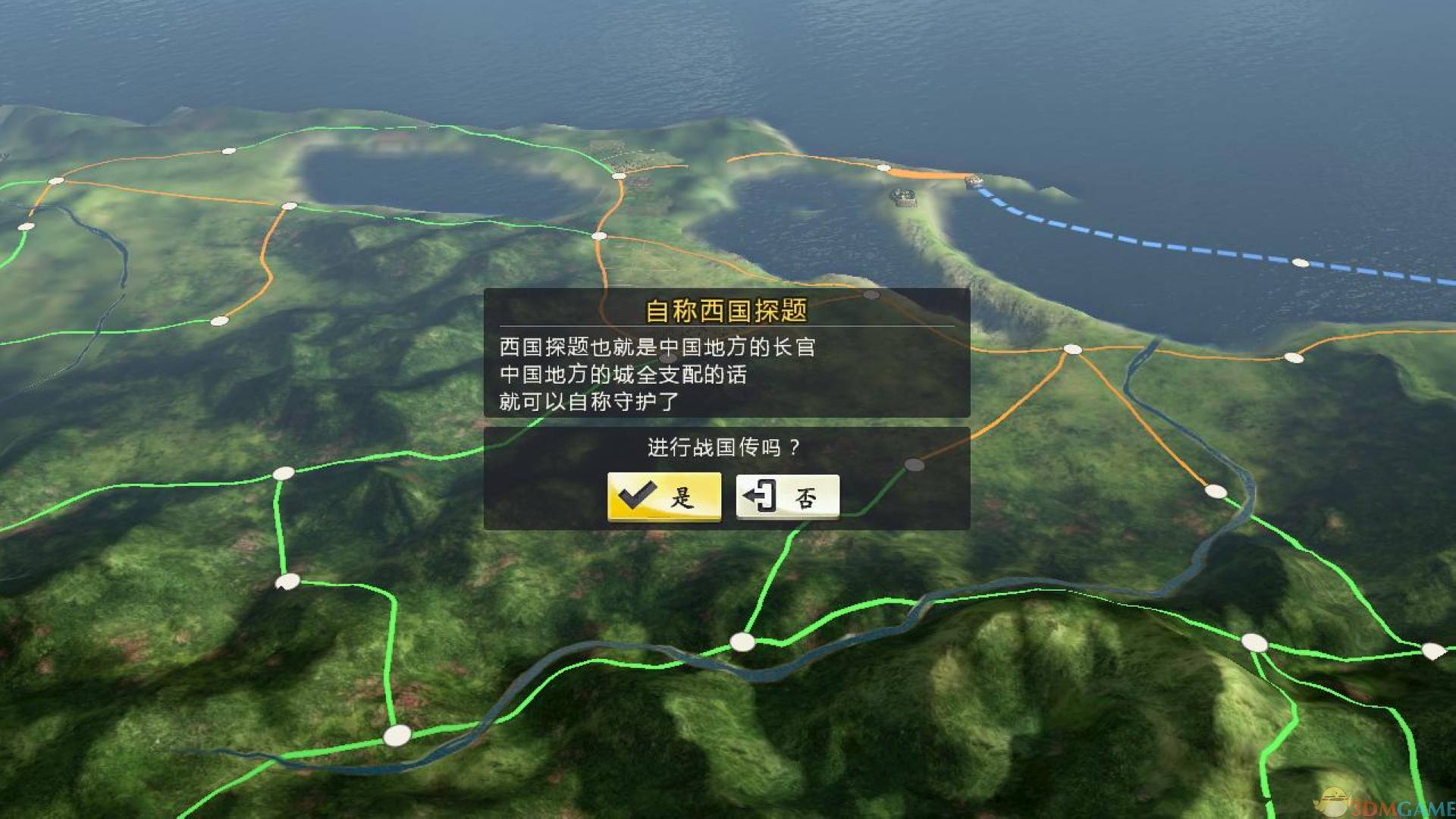Click the dashed blue sea route in the ocean
Viewport: 1456px width, 819px height.
click(1145, 244)
